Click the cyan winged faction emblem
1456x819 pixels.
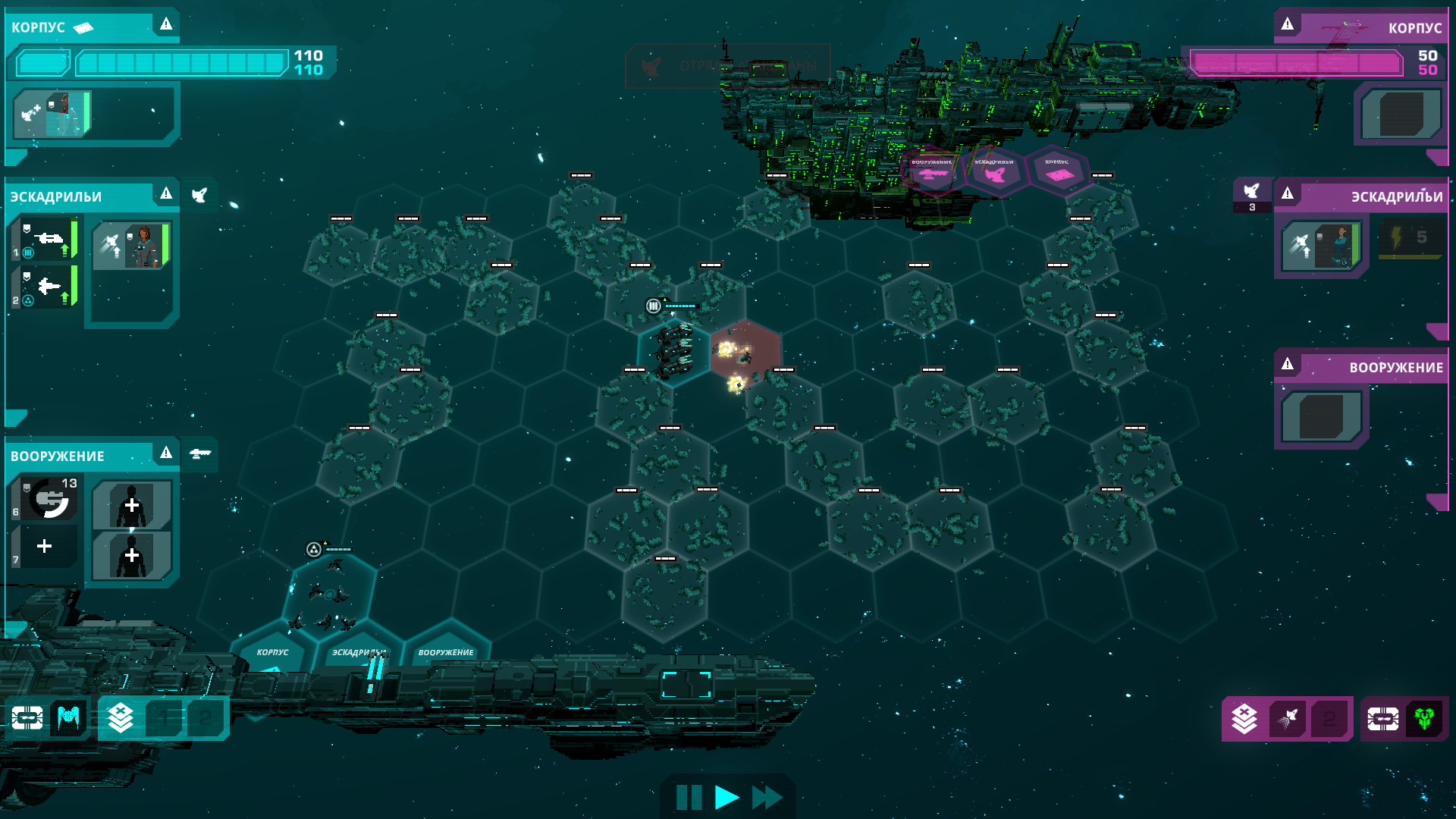coord(68,717)
